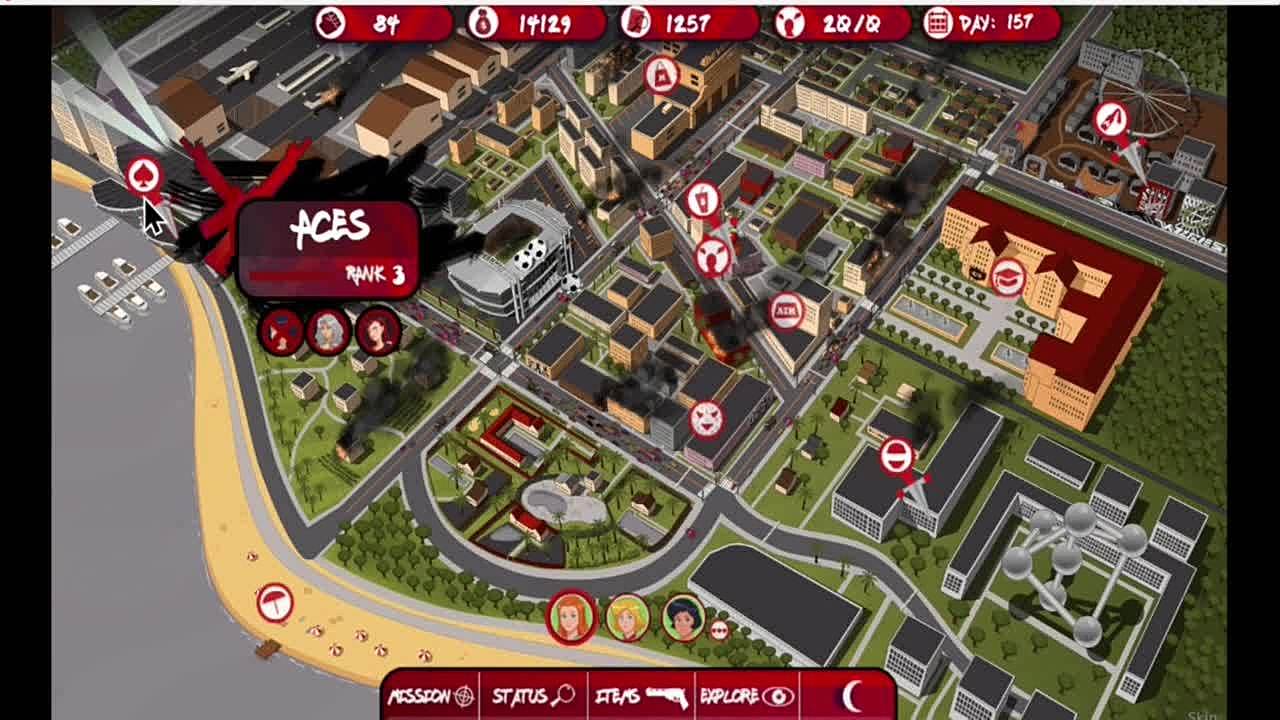Select the Explore option
The width and height of the screenshot is (1280, 720).
click(x=747, y=696)
